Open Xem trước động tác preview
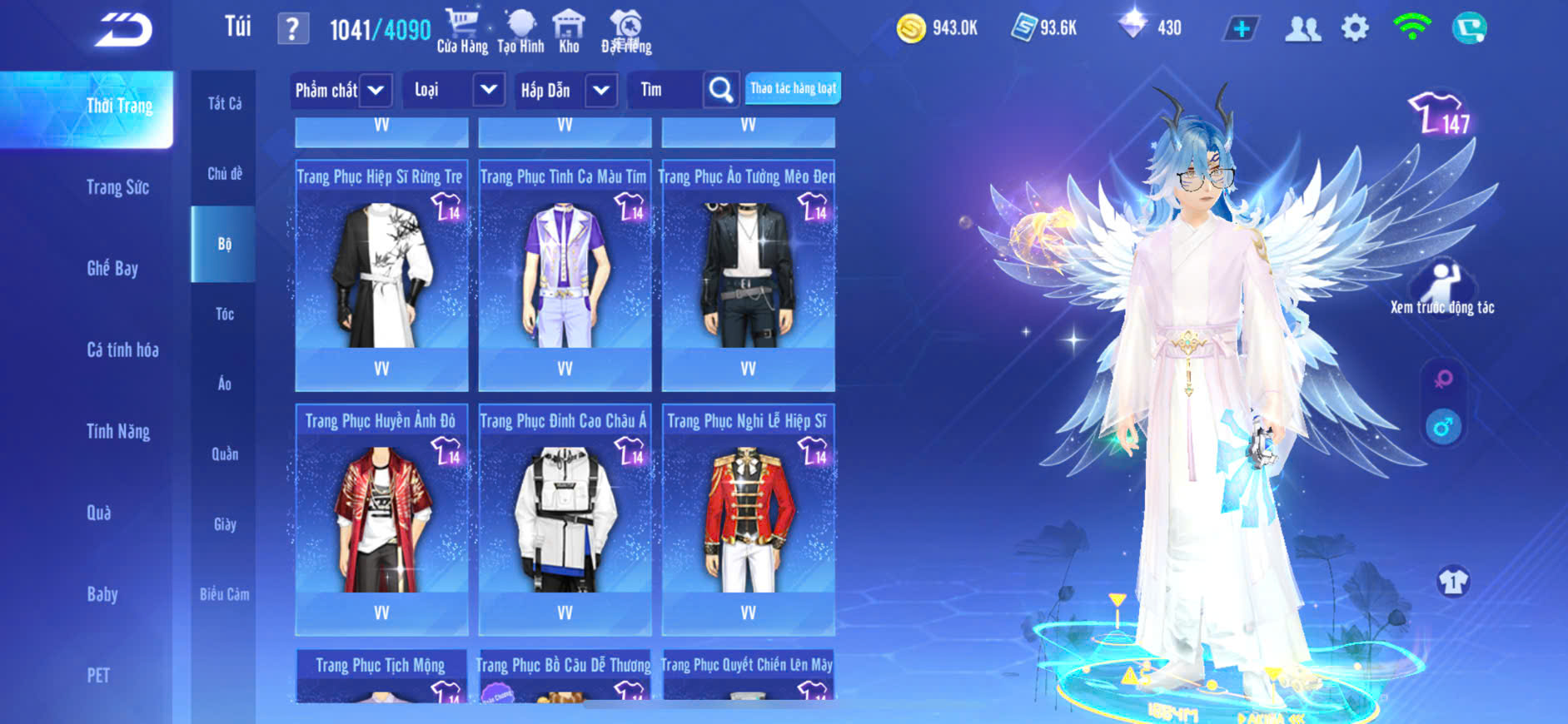 point(1442,289)
